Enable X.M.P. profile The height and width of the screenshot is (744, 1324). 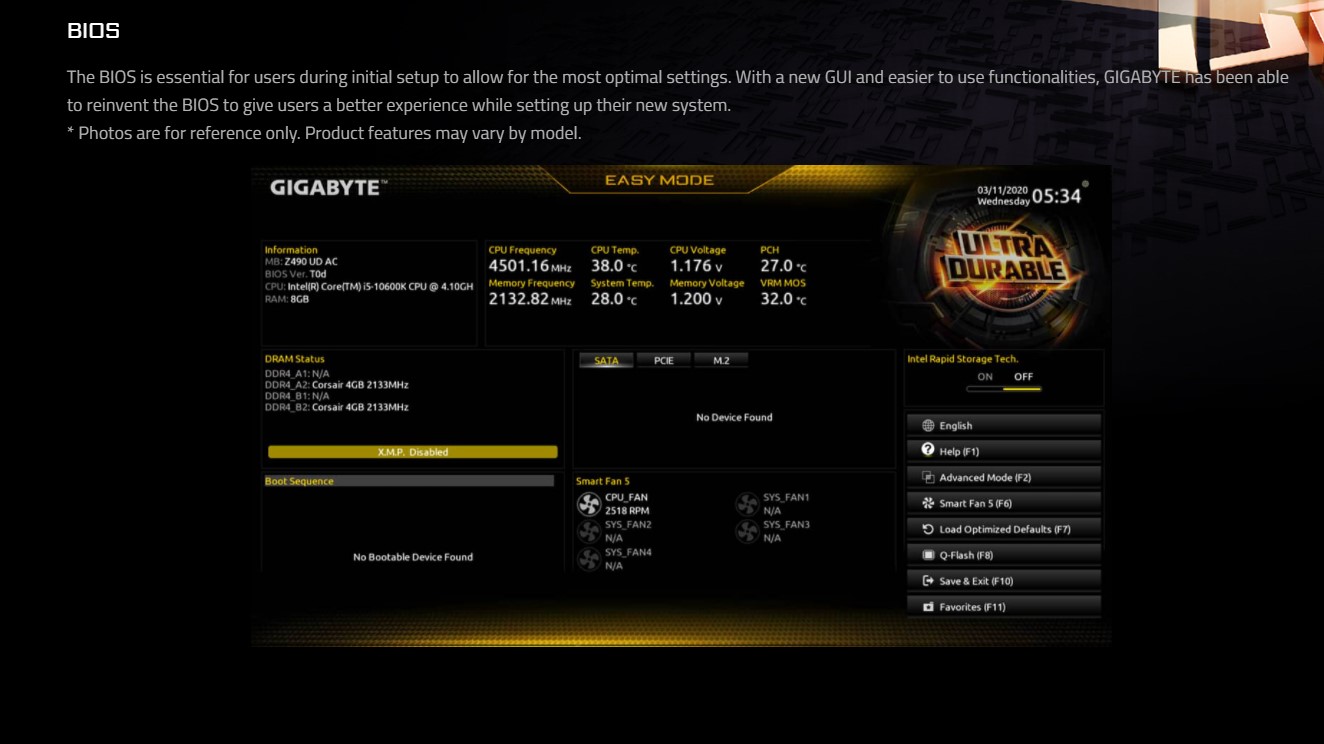(410, 451)
